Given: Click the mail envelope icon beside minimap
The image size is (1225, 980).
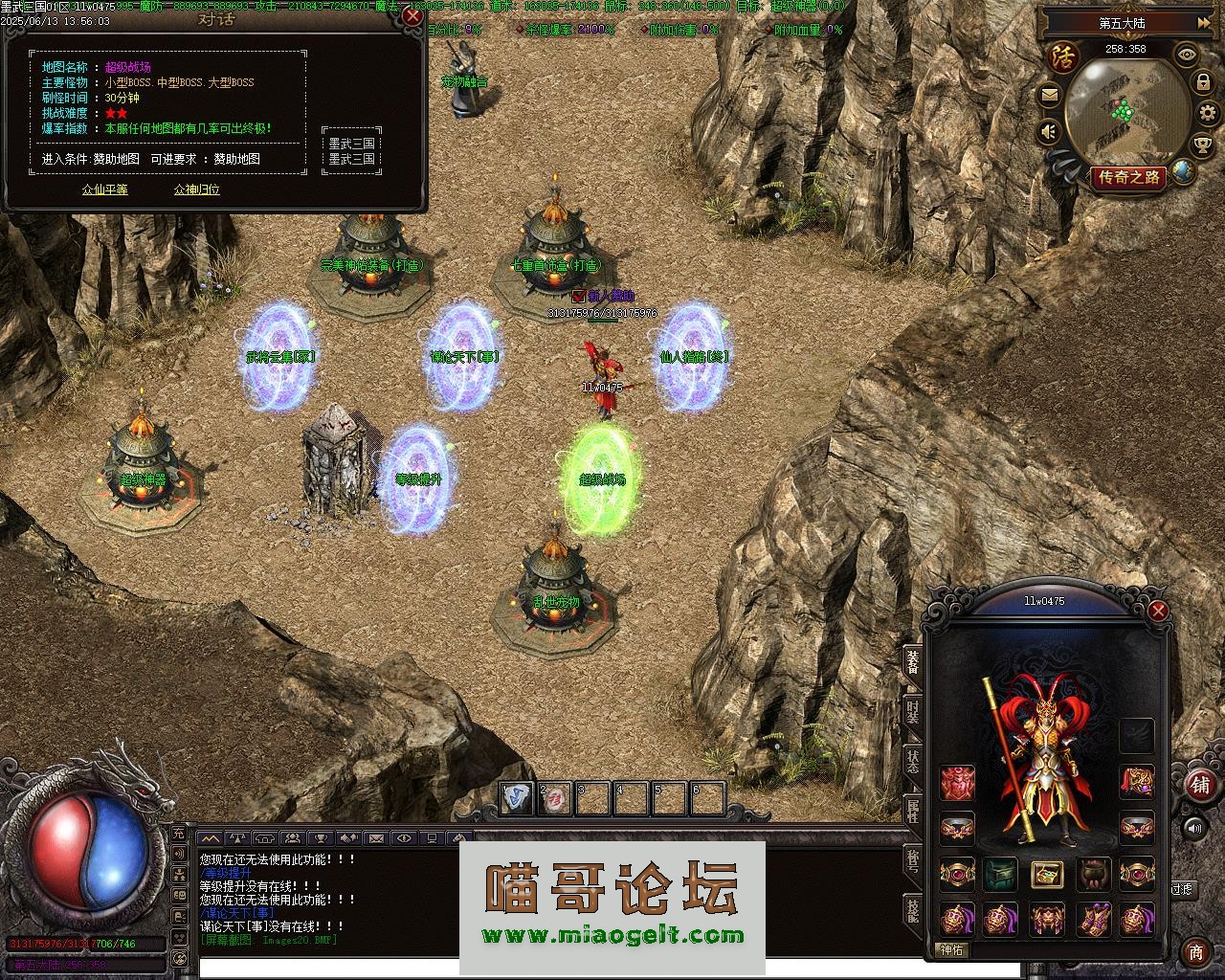Looking at the screenshot, I should tap(1050, 95).
